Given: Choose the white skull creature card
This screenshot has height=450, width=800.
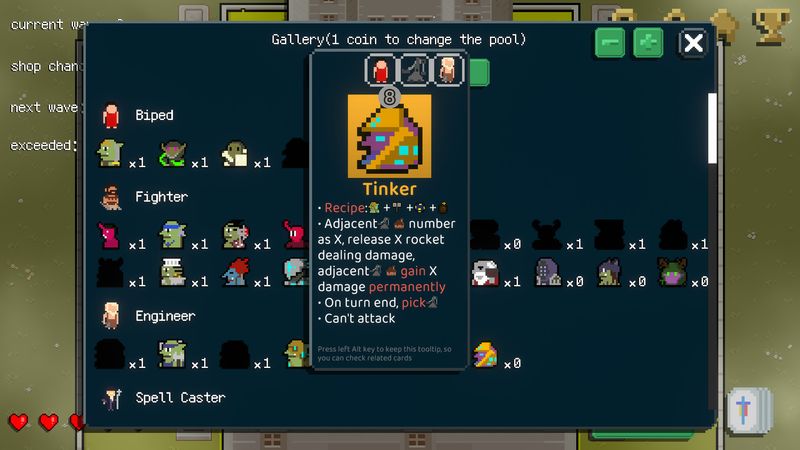Looking at the screenshot, I should 486,273.
